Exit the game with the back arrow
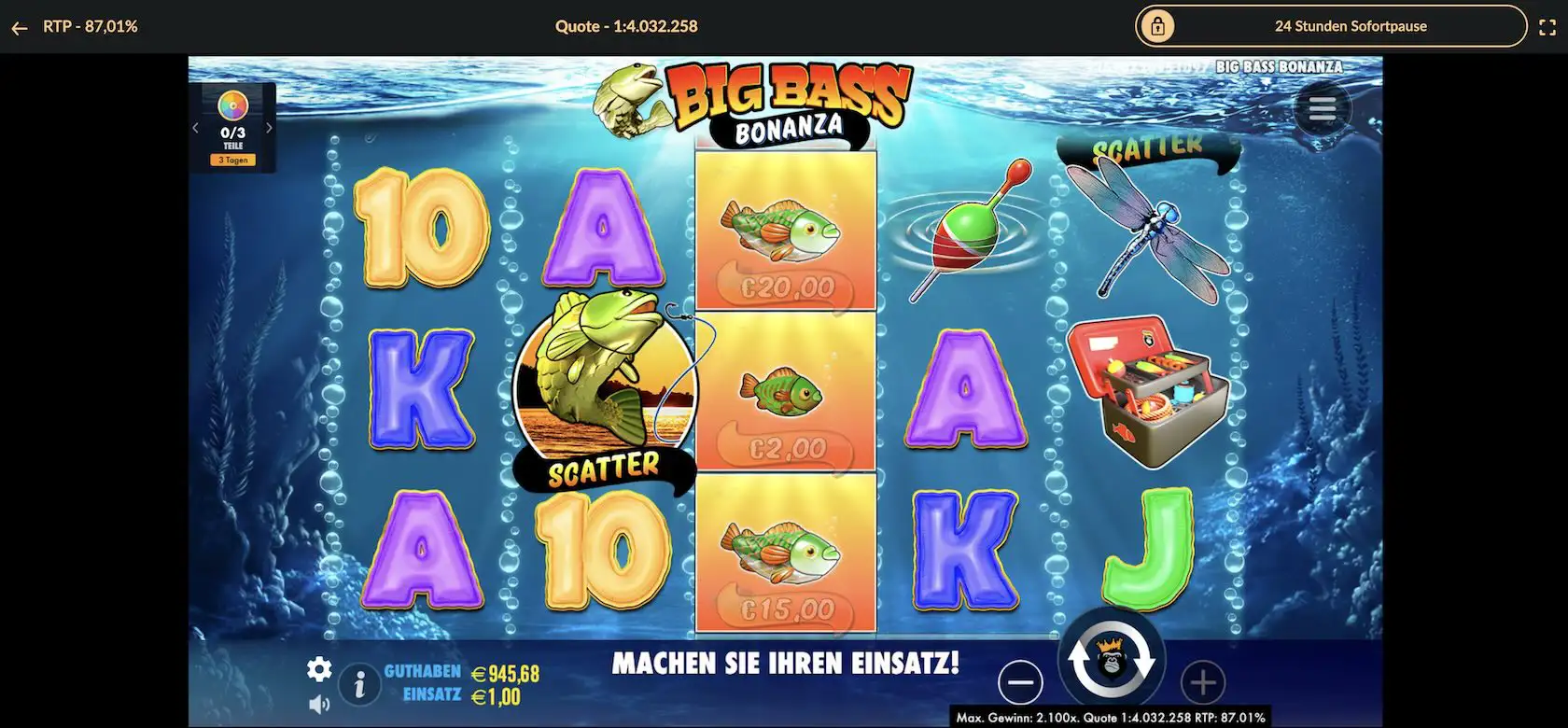Image resolution: width=1568 pixels, height=728 pixels. point(20,26)
